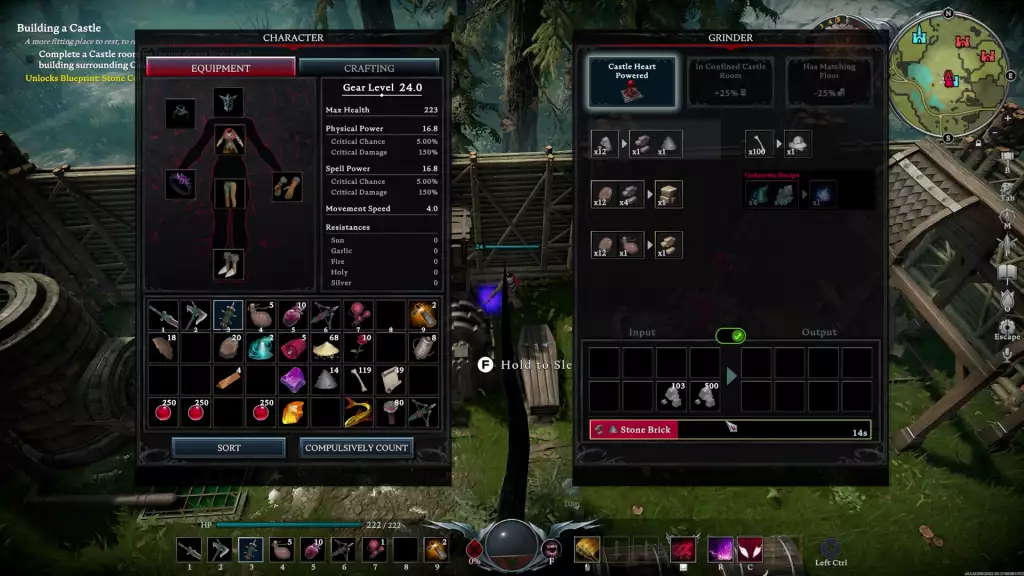The height and width of the screenshot is (576, 1024).
Task: Pick the yellow powder pile of 68
Action: point(326,347)
